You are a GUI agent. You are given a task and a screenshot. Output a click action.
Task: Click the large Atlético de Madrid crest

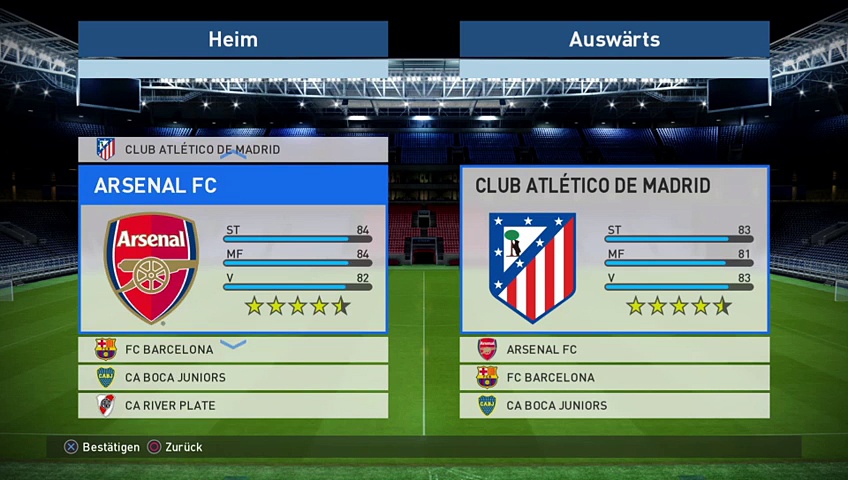[532, 267]
